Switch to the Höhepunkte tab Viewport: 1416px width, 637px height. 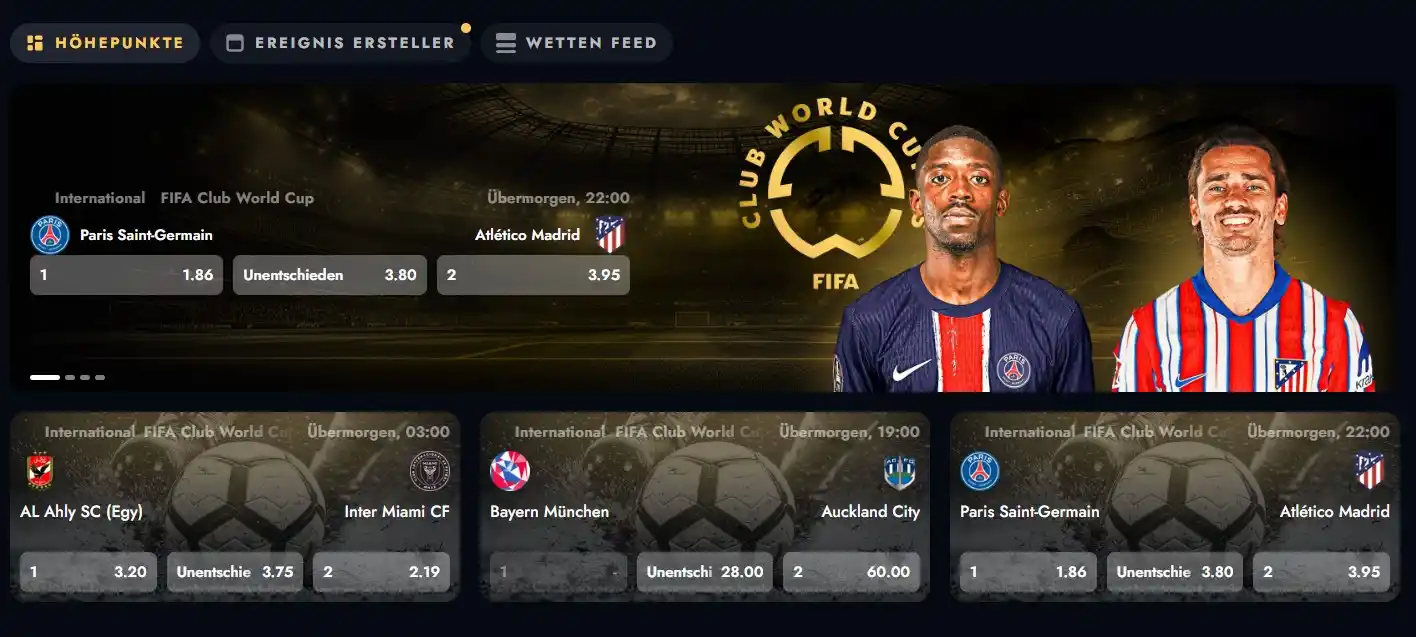105,43
